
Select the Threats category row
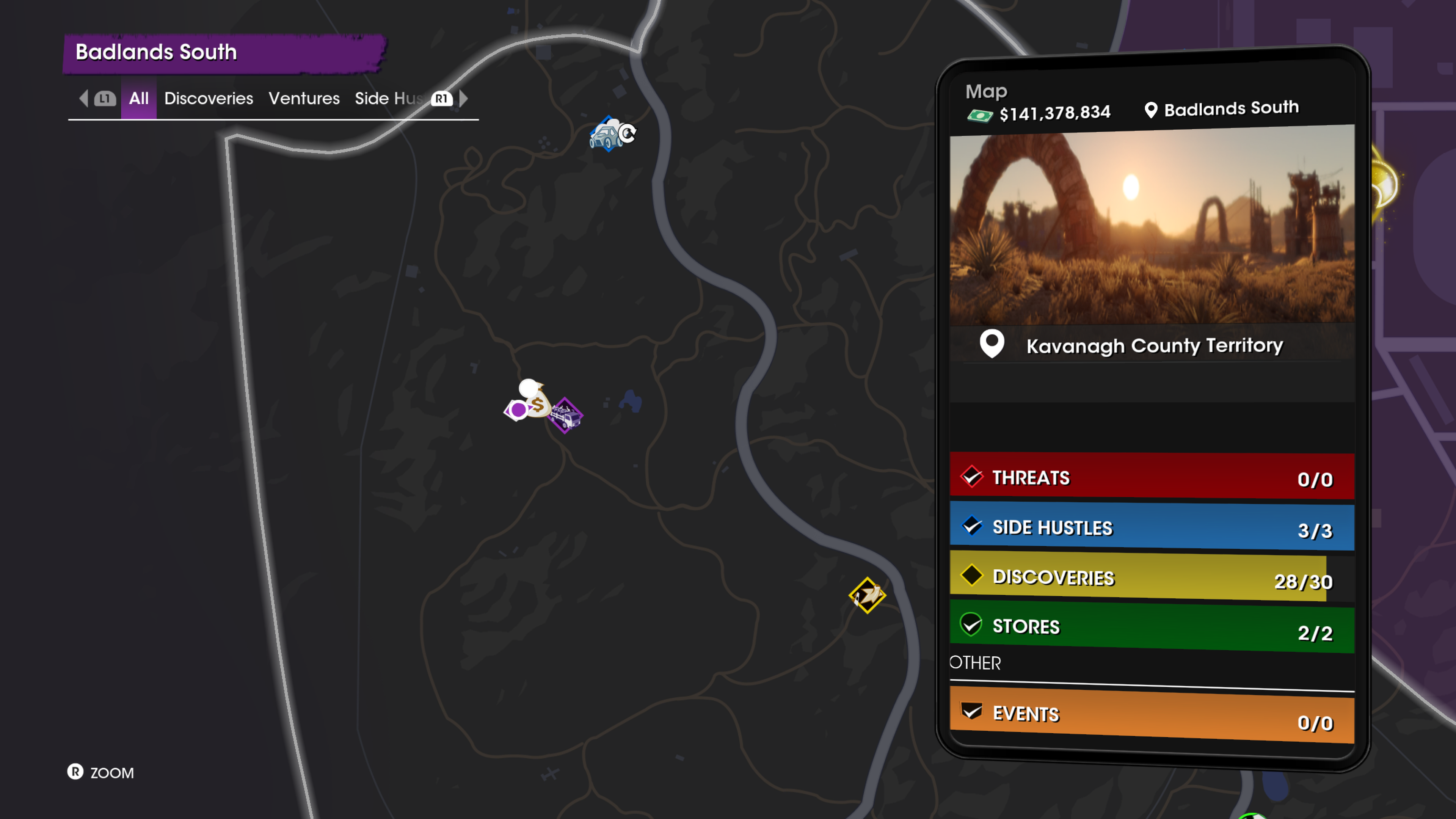[1152, 477]
